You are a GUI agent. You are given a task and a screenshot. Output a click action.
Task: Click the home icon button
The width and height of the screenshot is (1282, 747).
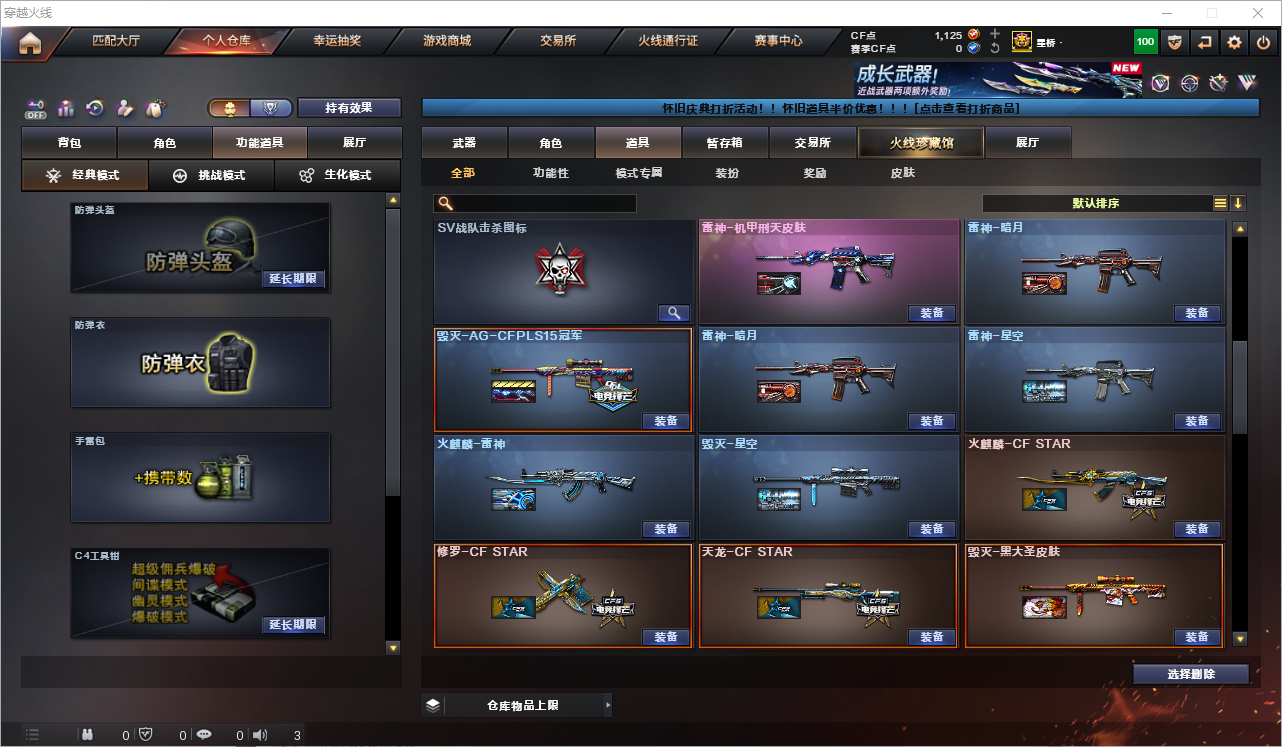coord(30,43)
